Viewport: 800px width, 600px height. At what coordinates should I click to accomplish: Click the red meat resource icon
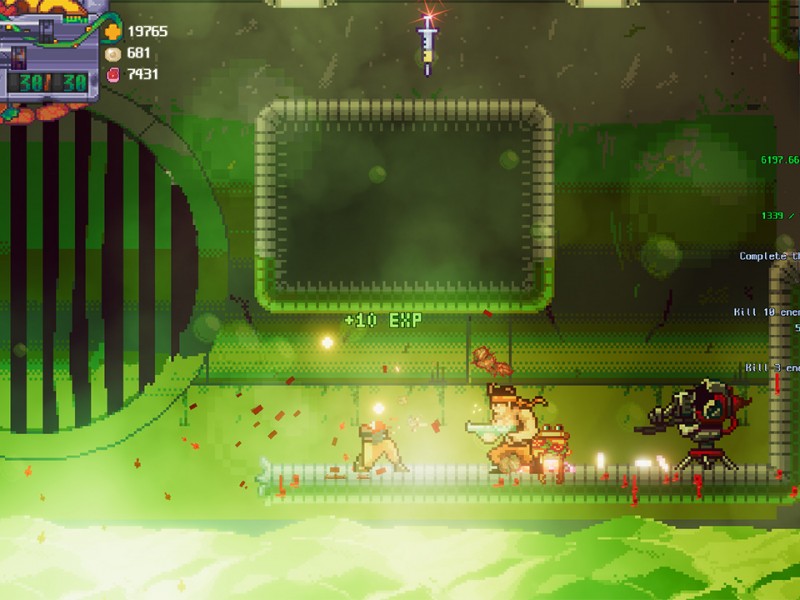point(113,74)
